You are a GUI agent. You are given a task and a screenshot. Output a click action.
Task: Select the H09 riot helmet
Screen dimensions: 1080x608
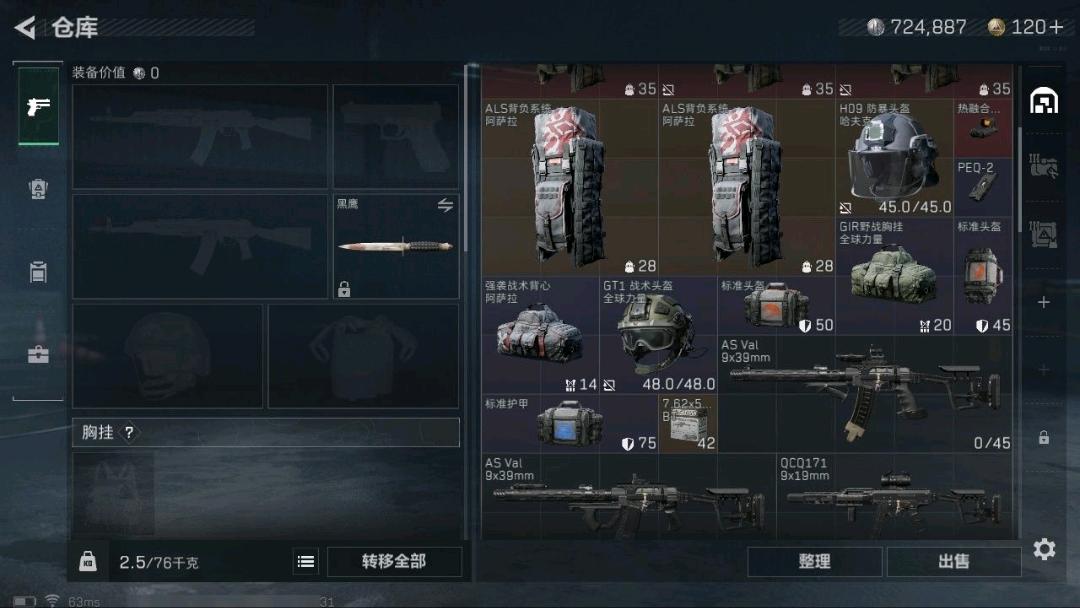tap(894, 158)
